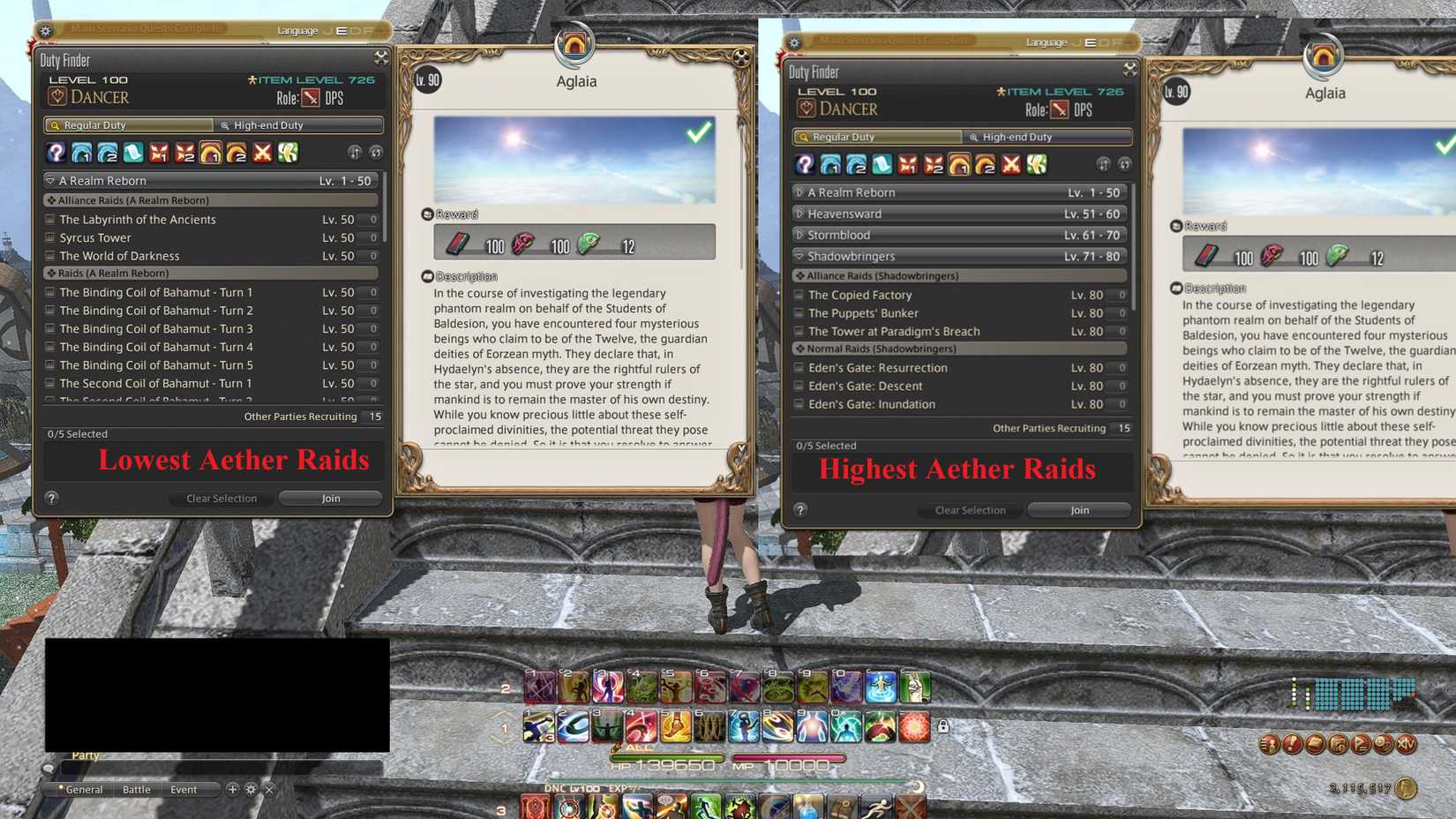
Task: Check The Labyrinth of the Ancients duty
Action: click(x=50, y=219)
